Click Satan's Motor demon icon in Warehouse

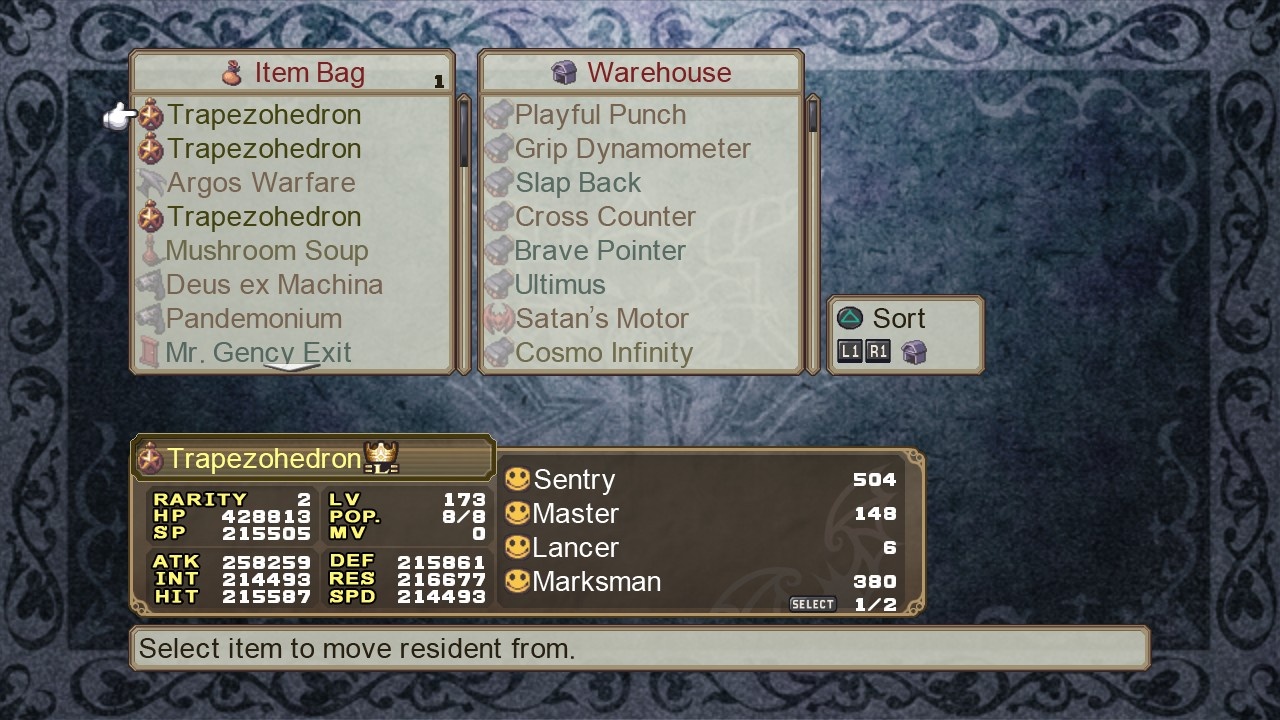click(499, 318)
